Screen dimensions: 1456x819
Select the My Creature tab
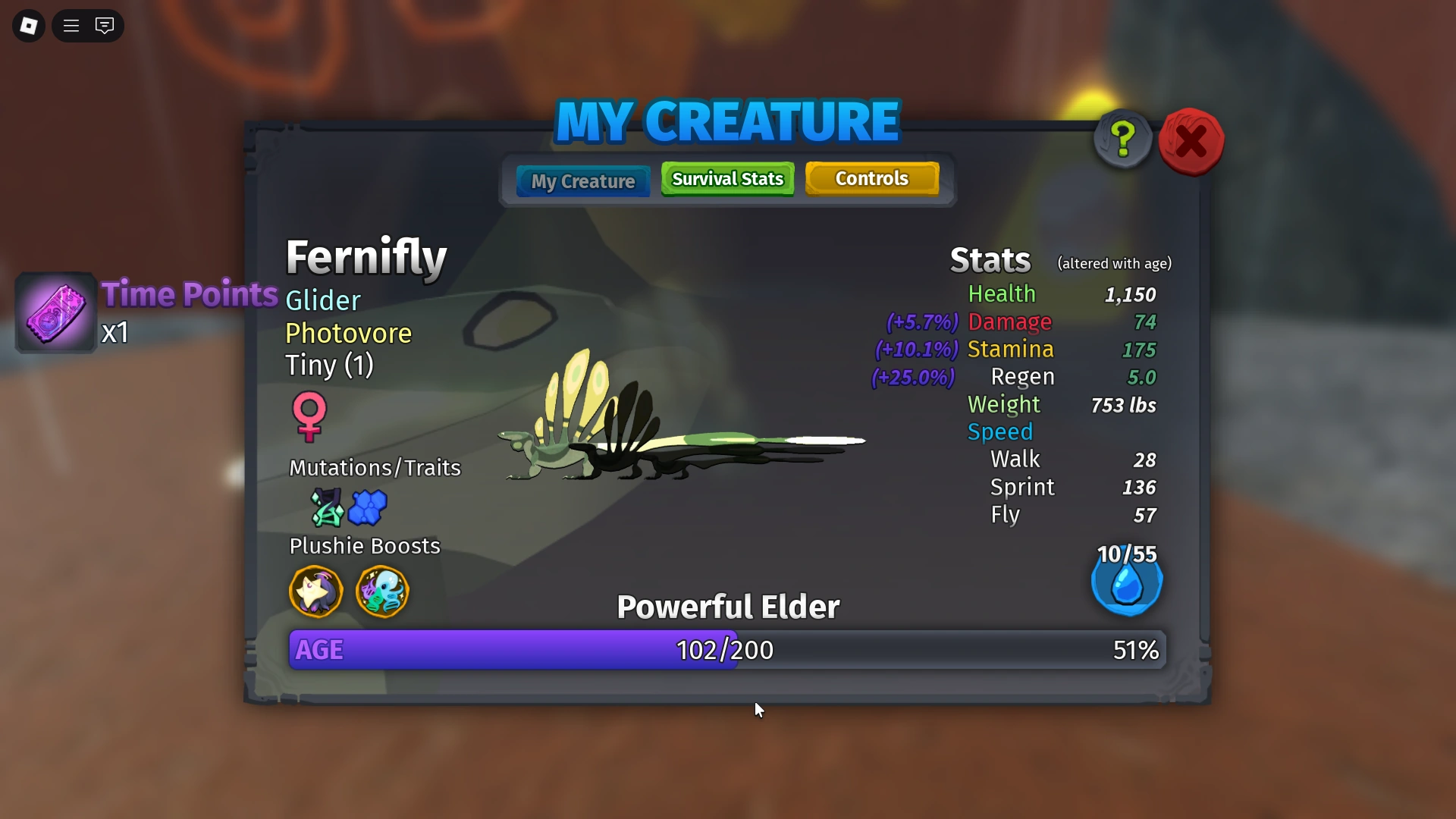[x=582, y=181]
